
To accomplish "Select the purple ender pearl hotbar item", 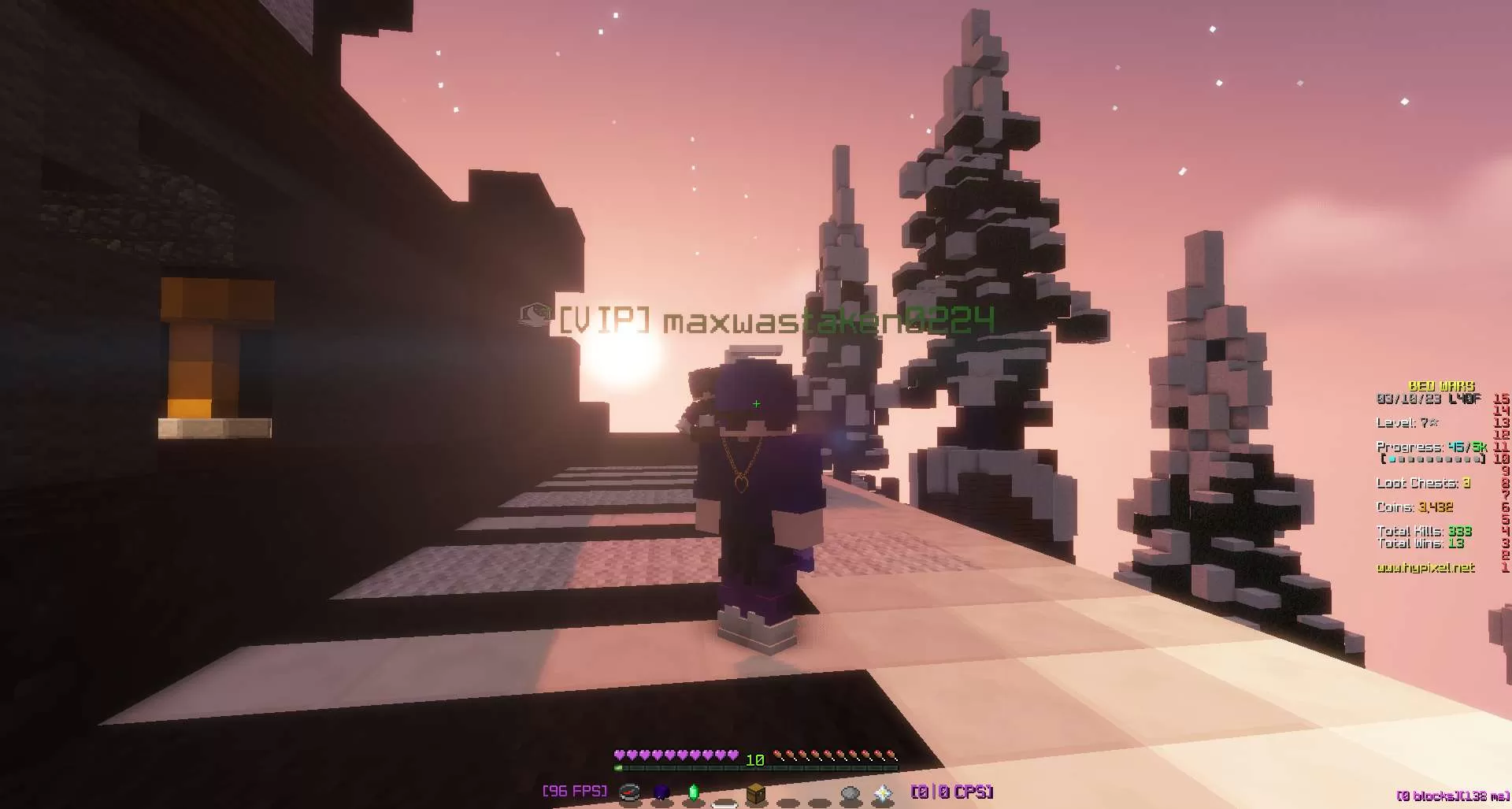I will 661,792.
